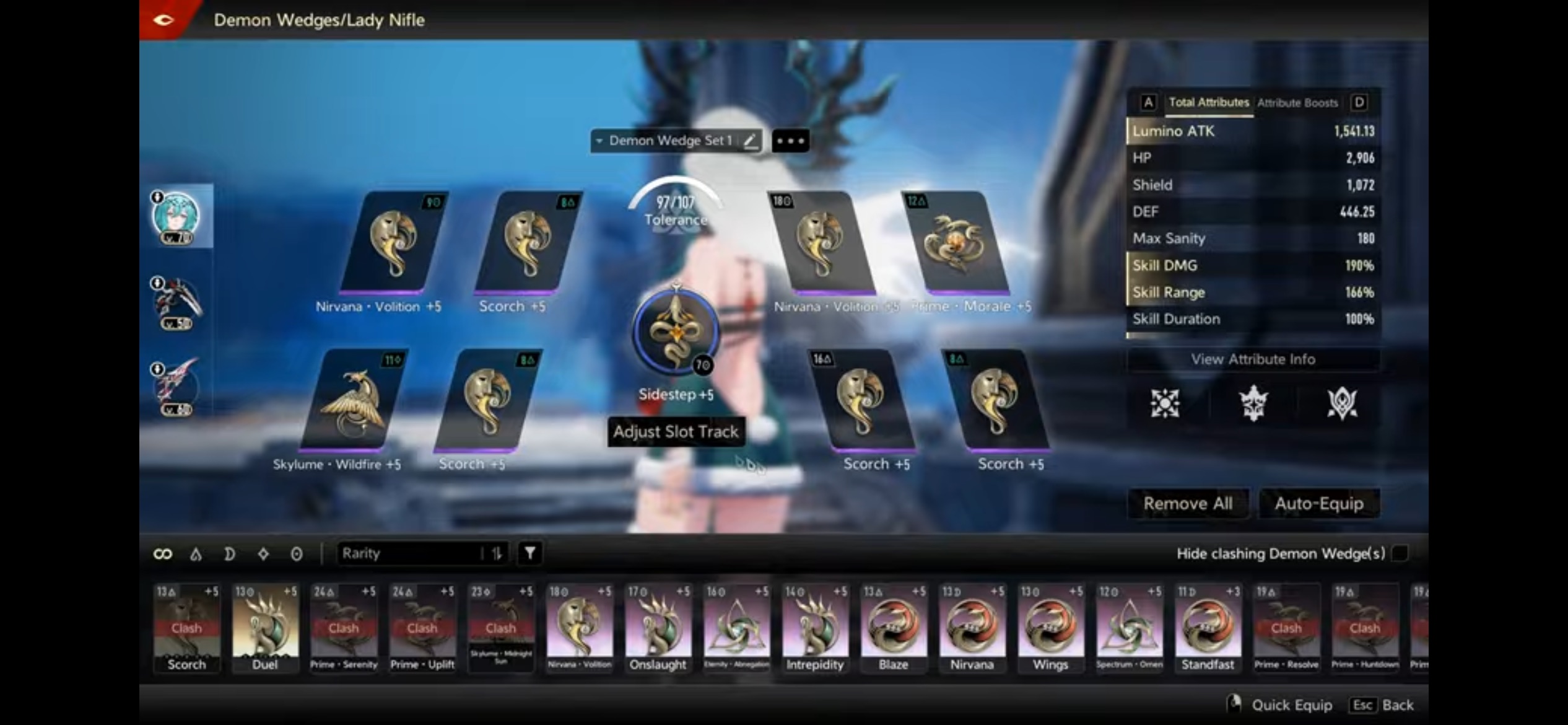Toggle Hide clashing Demon Wedge(s) checkbox
1568x725 pixels.
(x=1400, y=553)
